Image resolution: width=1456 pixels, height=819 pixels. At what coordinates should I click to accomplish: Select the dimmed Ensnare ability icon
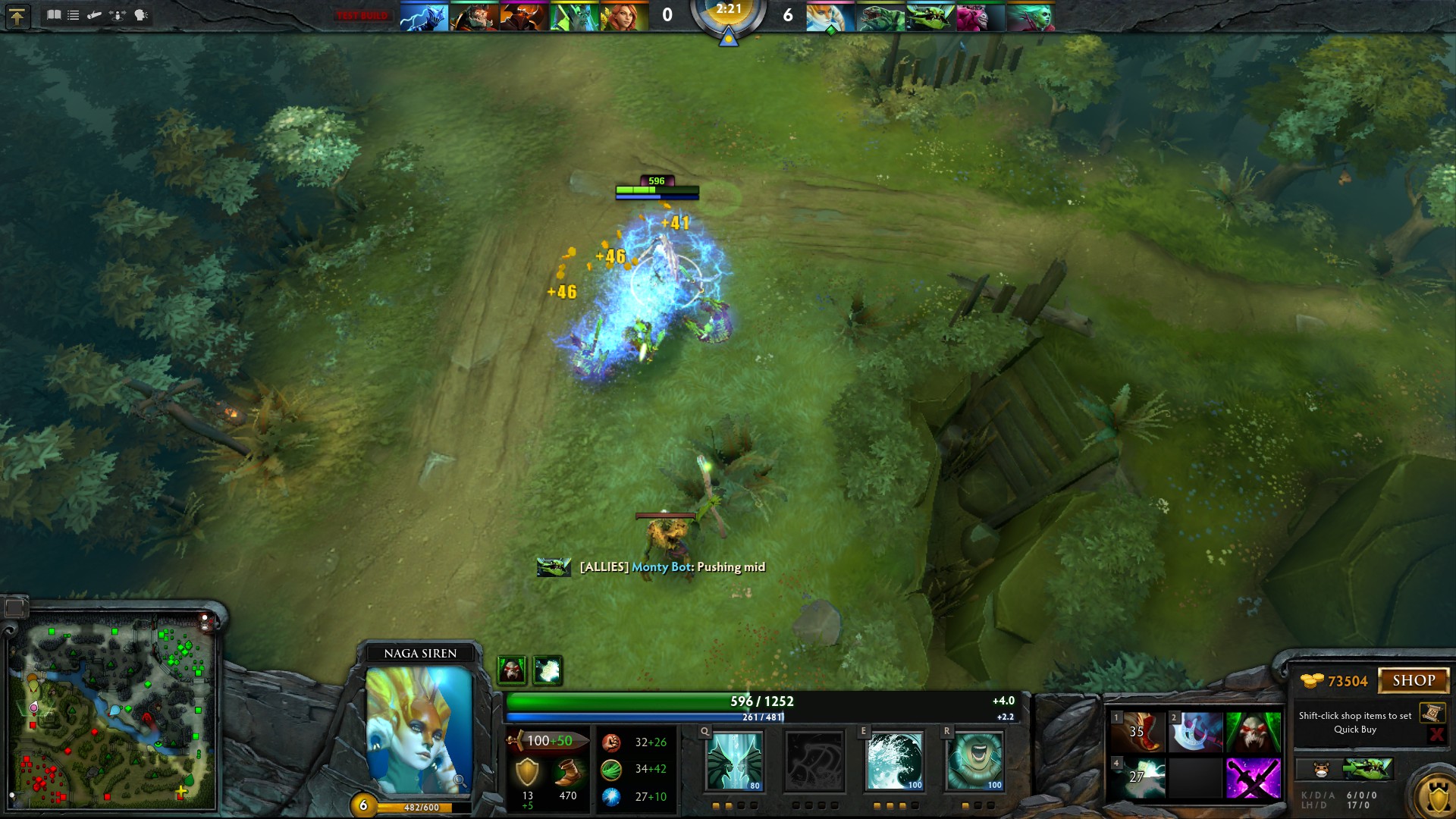tap(814, 761)
